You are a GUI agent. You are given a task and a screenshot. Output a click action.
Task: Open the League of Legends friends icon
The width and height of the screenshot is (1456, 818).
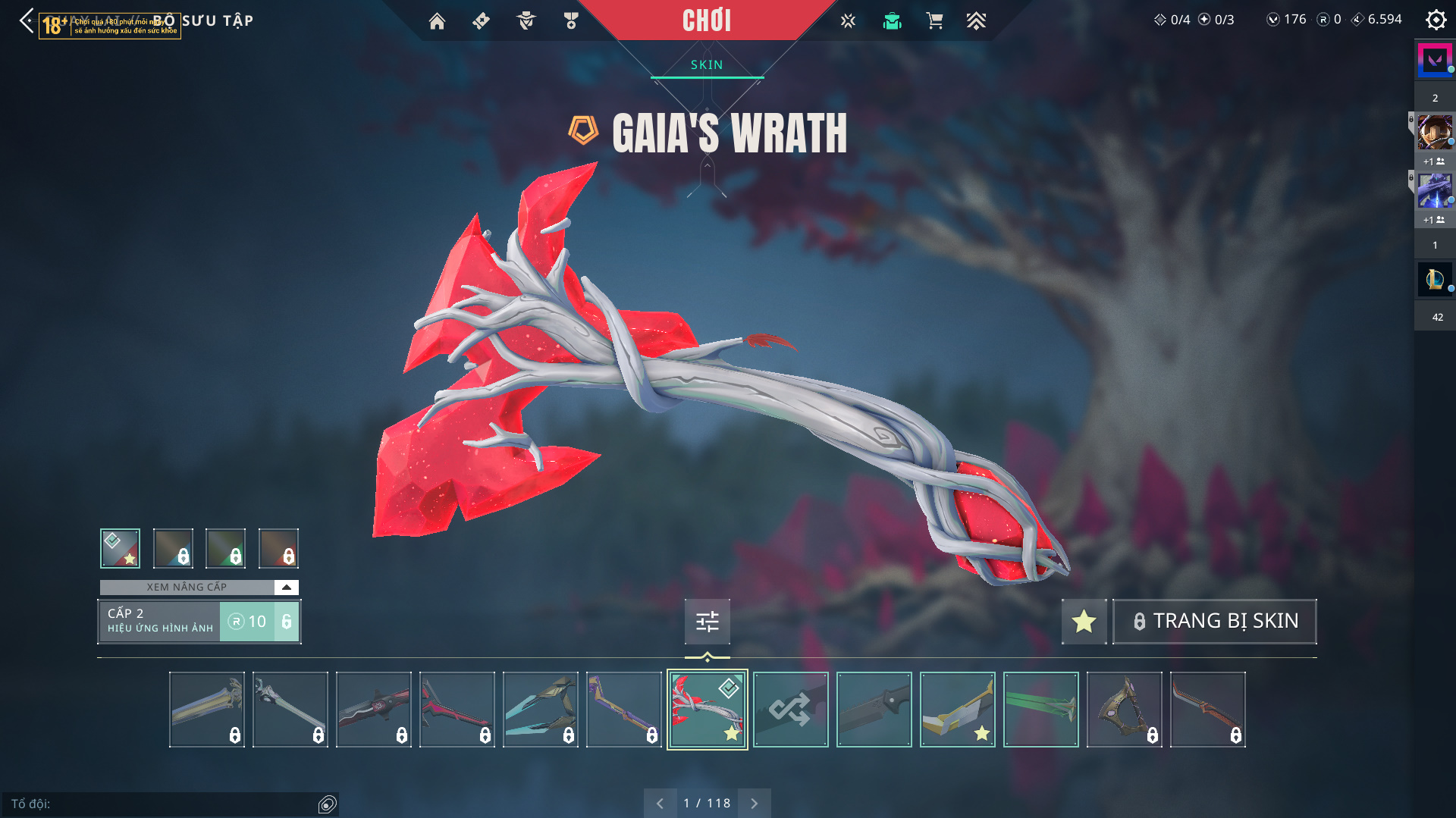point(1434,280)
